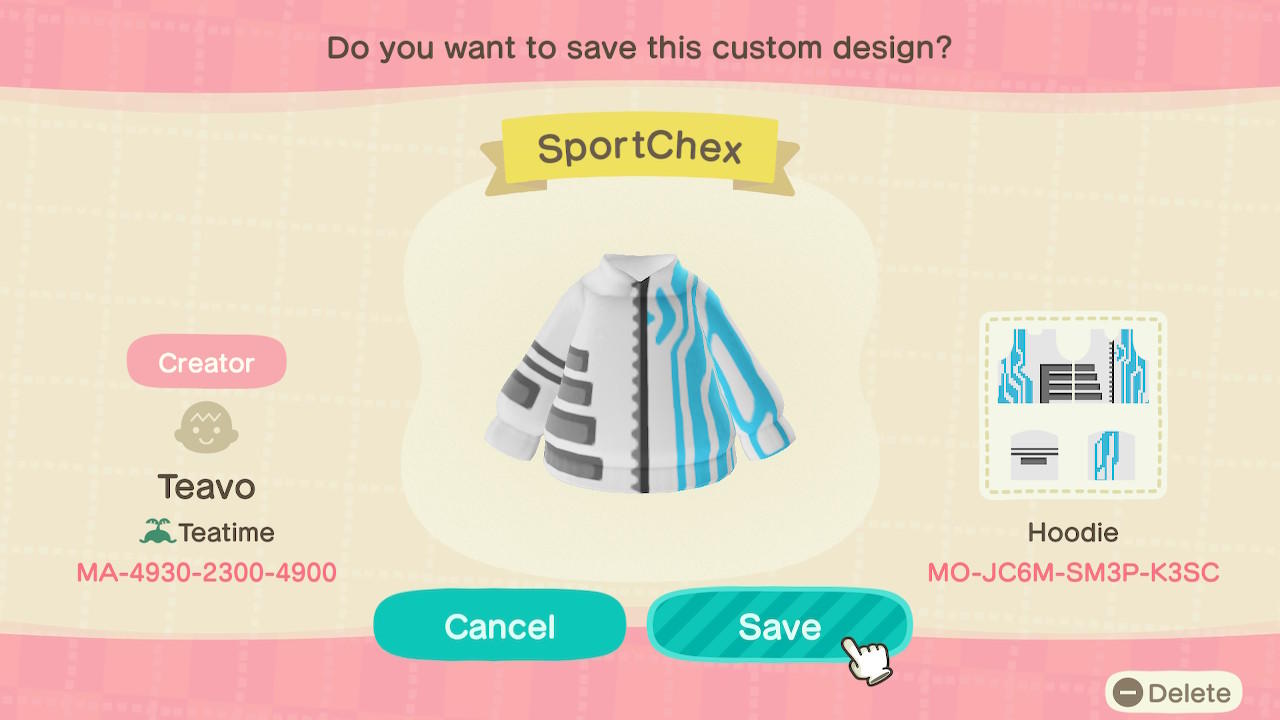Click the Hoodie garment type label
This screenshot has height=720, width=1280.
pyautogui.click(x=1072, y=533)
